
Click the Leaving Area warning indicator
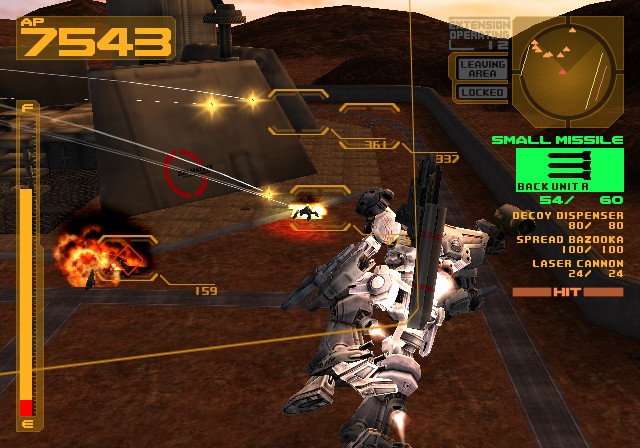pyautogui.click(x=481, y=69)
